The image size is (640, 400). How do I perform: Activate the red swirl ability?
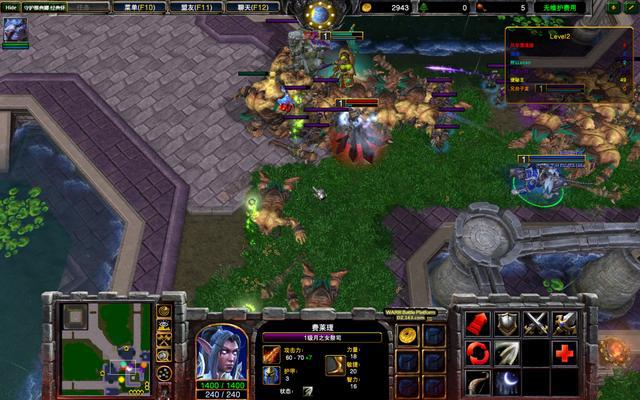(x=479, y=352)
